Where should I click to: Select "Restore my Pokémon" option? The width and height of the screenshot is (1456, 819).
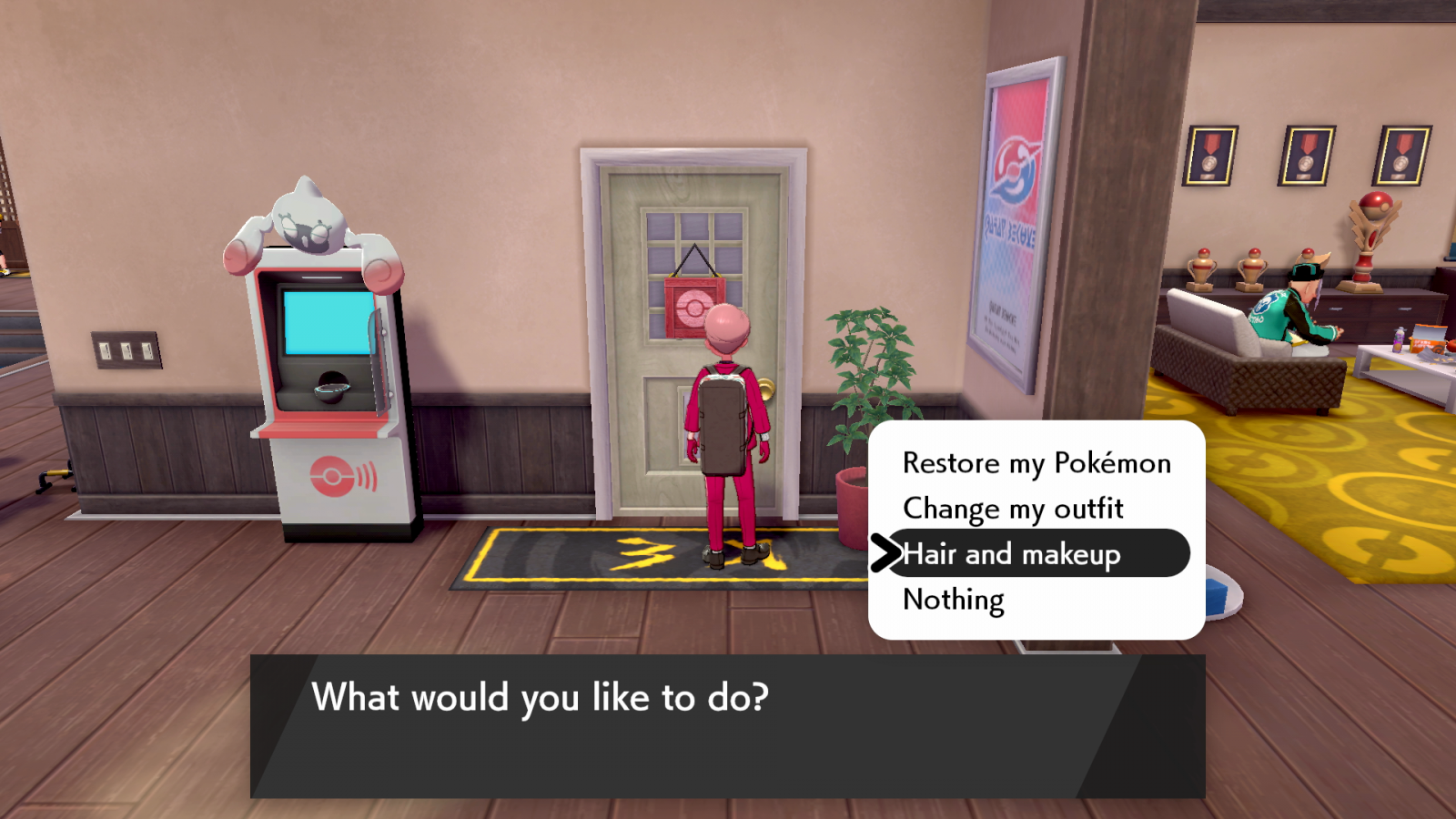(1036, 463)
